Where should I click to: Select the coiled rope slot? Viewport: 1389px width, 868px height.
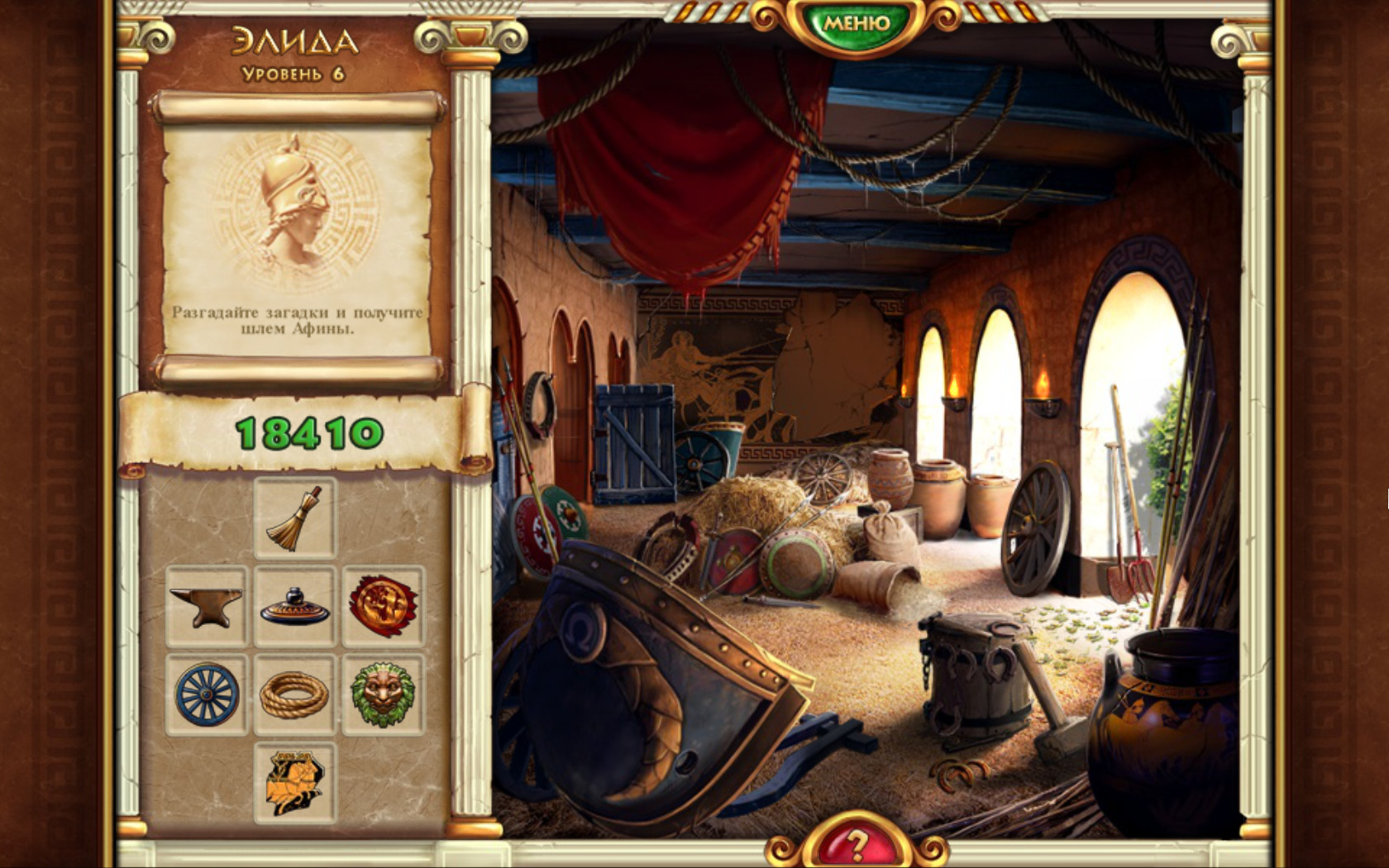coord(294,694)
